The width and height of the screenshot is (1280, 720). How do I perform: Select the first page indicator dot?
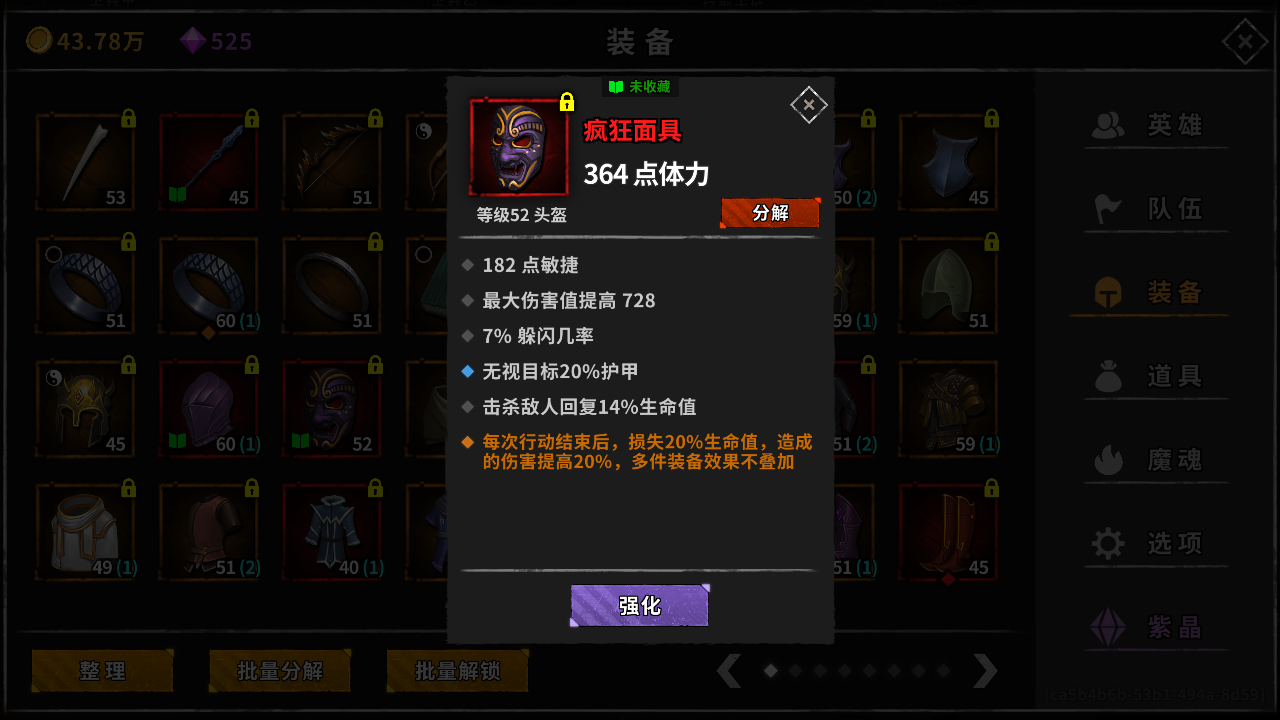coord(769,671)
